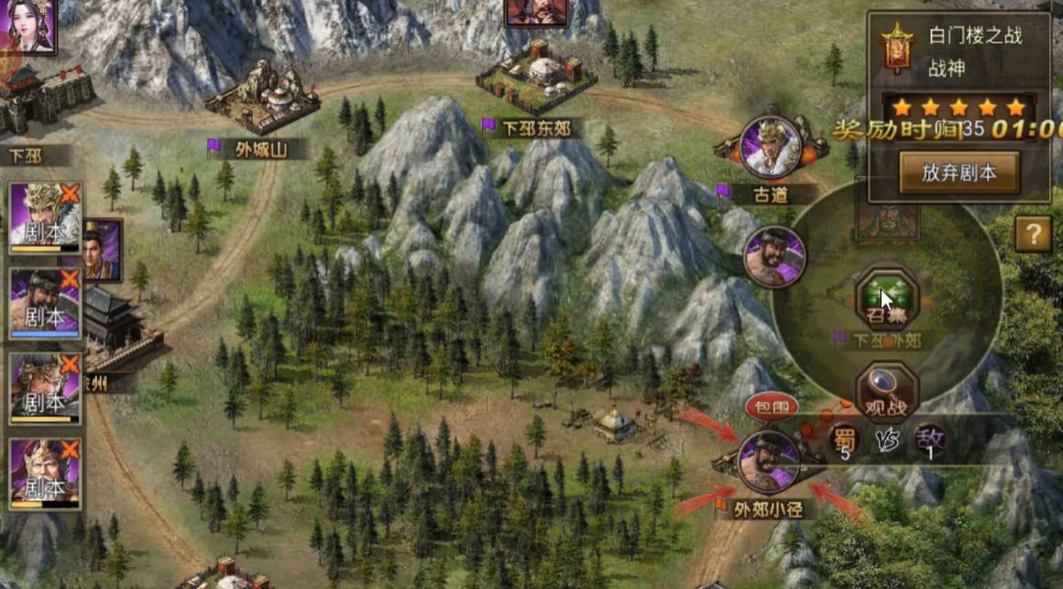Image resolution: width=1063 pixels, height=589 pixels.
Task: Select the 下邳东郊 map location
Action: pos(537,76)
